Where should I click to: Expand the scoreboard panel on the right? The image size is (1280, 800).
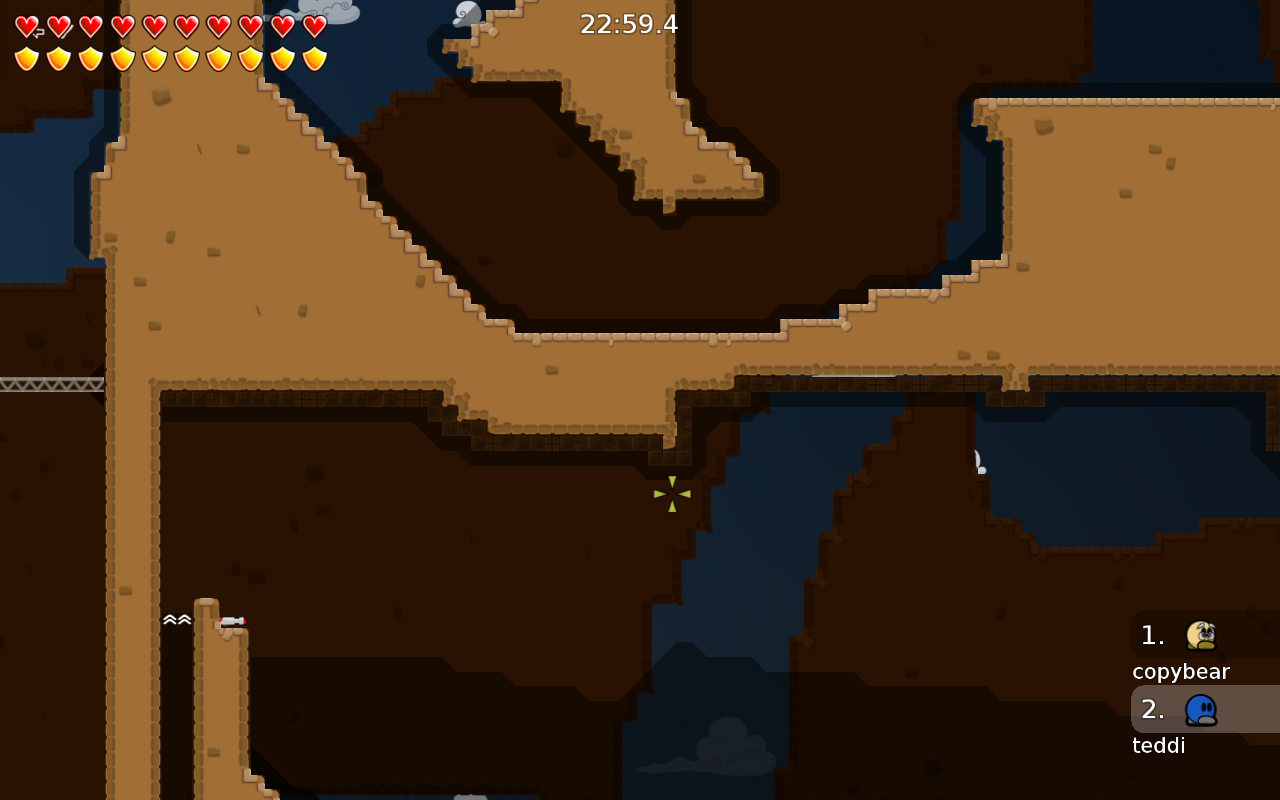[1205, 690]
